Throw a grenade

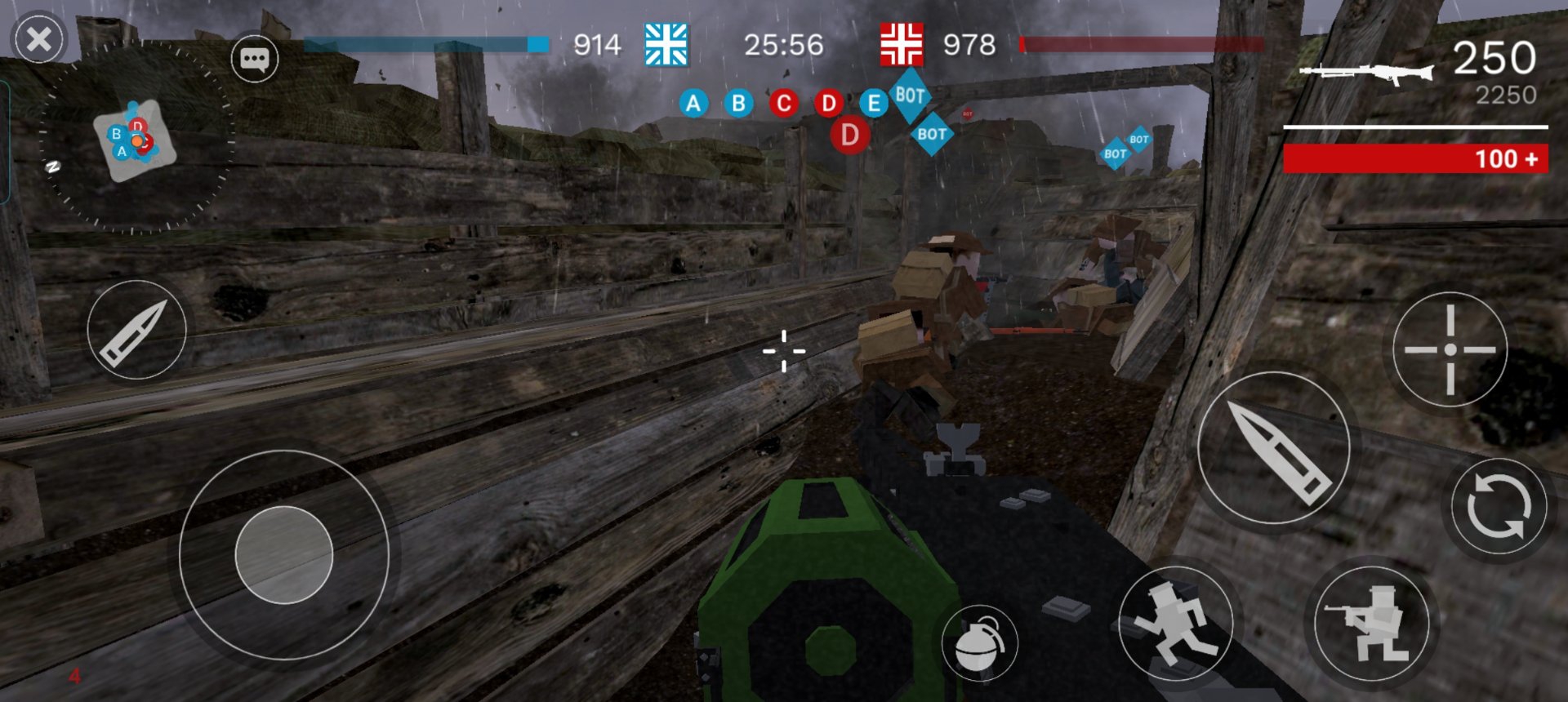point(979,643)
